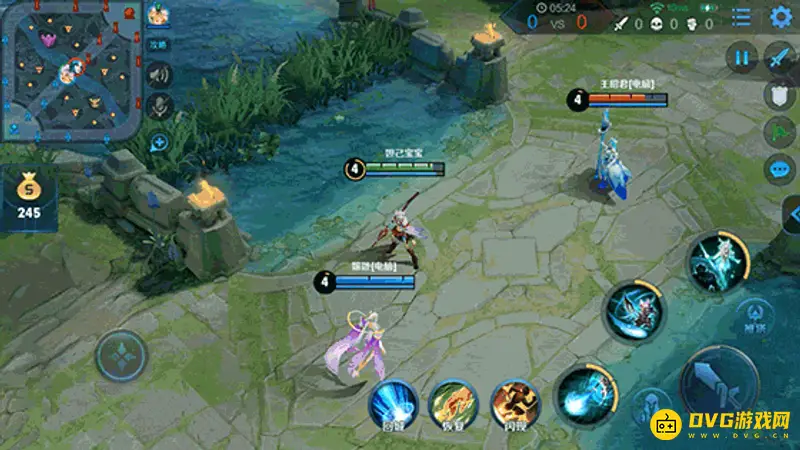Send the sword attack signal
This screenshot has width=800, height=450.
(780, 58)
